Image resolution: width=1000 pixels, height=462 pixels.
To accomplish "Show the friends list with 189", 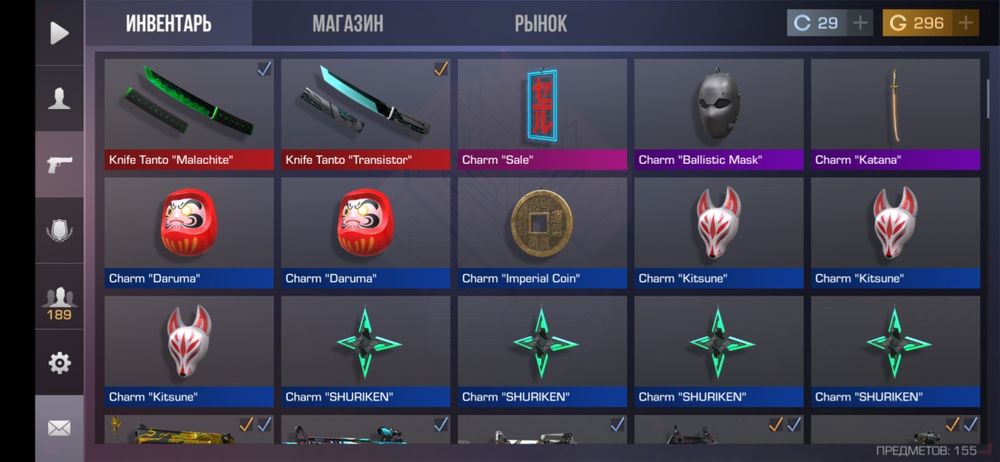I will (x=59, y=301).
